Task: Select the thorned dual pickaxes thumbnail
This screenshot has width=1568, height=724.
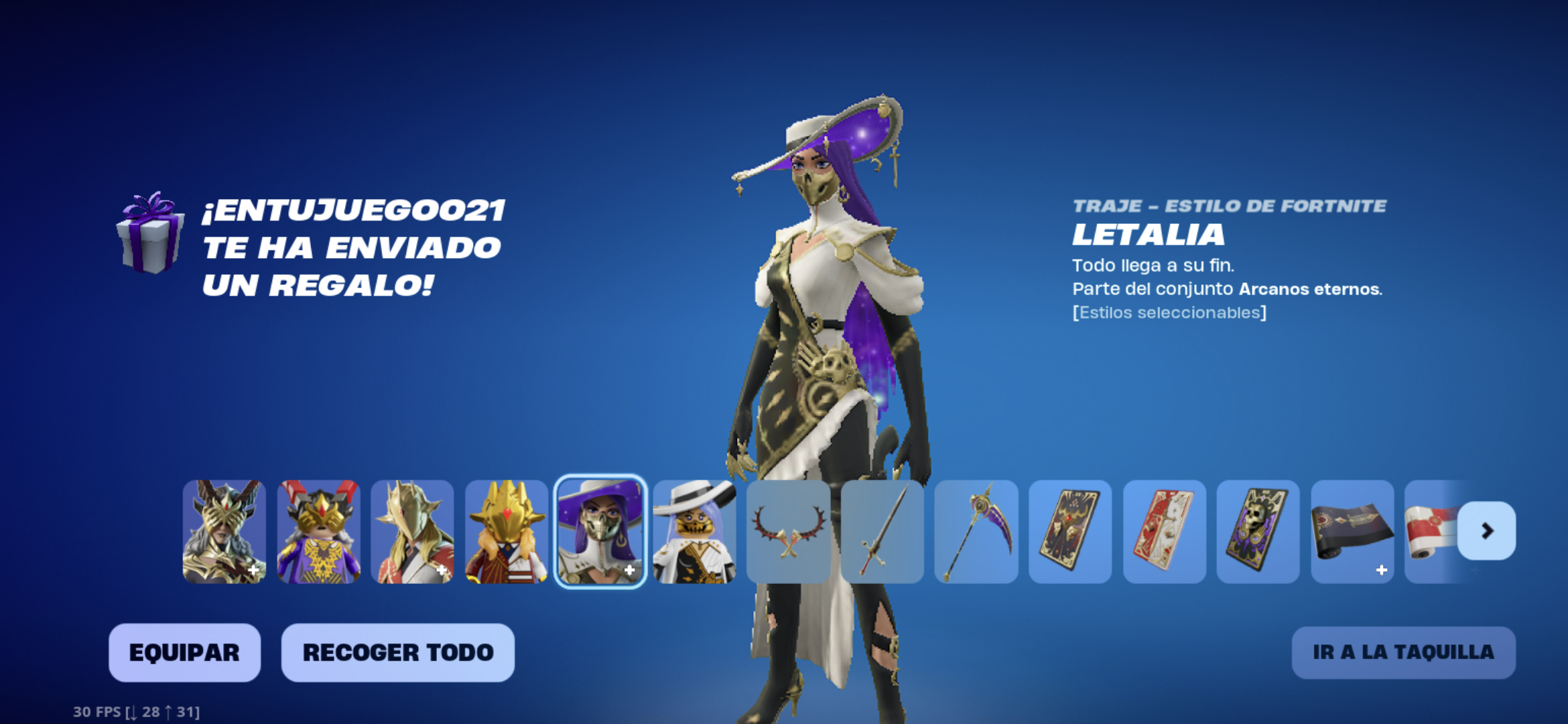Action: [788, 531]
